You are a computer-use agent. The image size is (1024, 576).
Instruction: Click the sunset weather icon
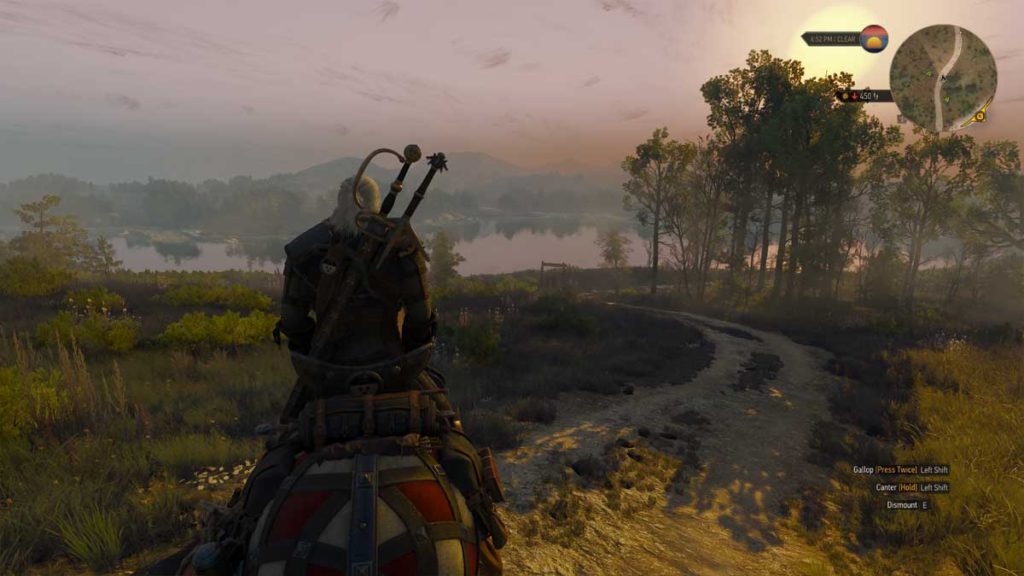[x=873, y=39]
